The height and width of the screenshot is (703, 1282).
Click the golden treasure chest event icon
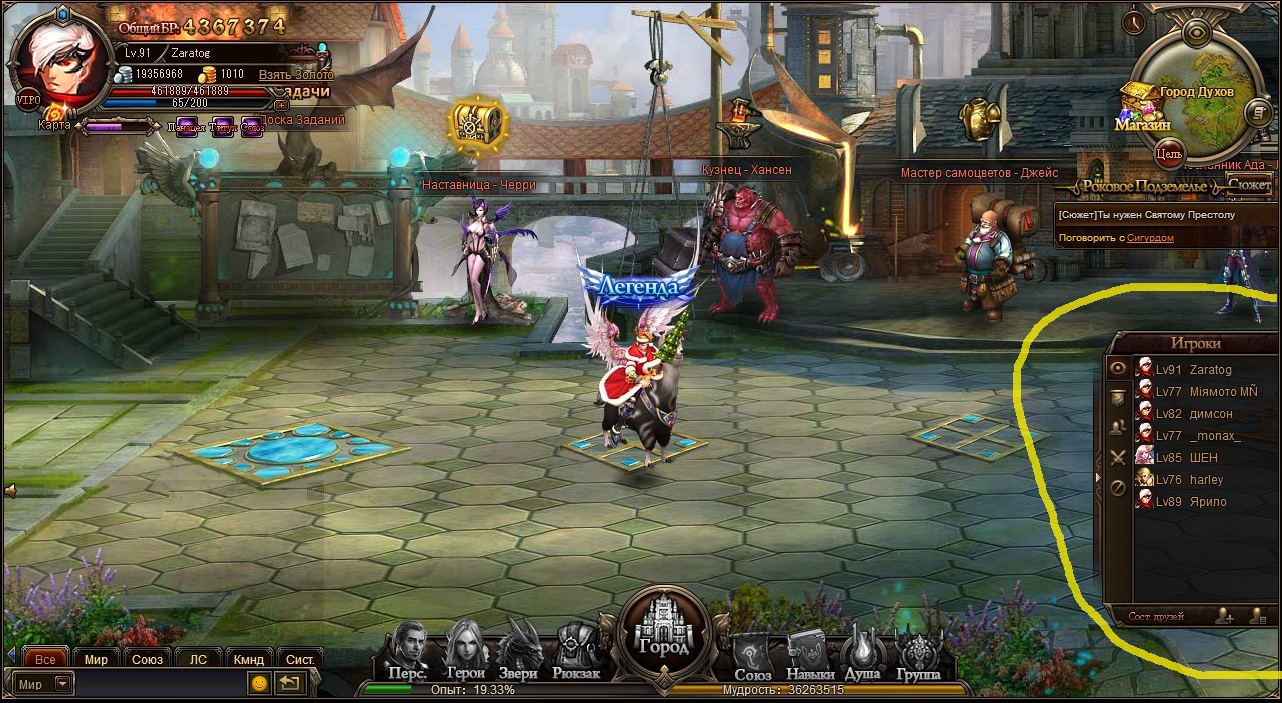click(478, 126)
